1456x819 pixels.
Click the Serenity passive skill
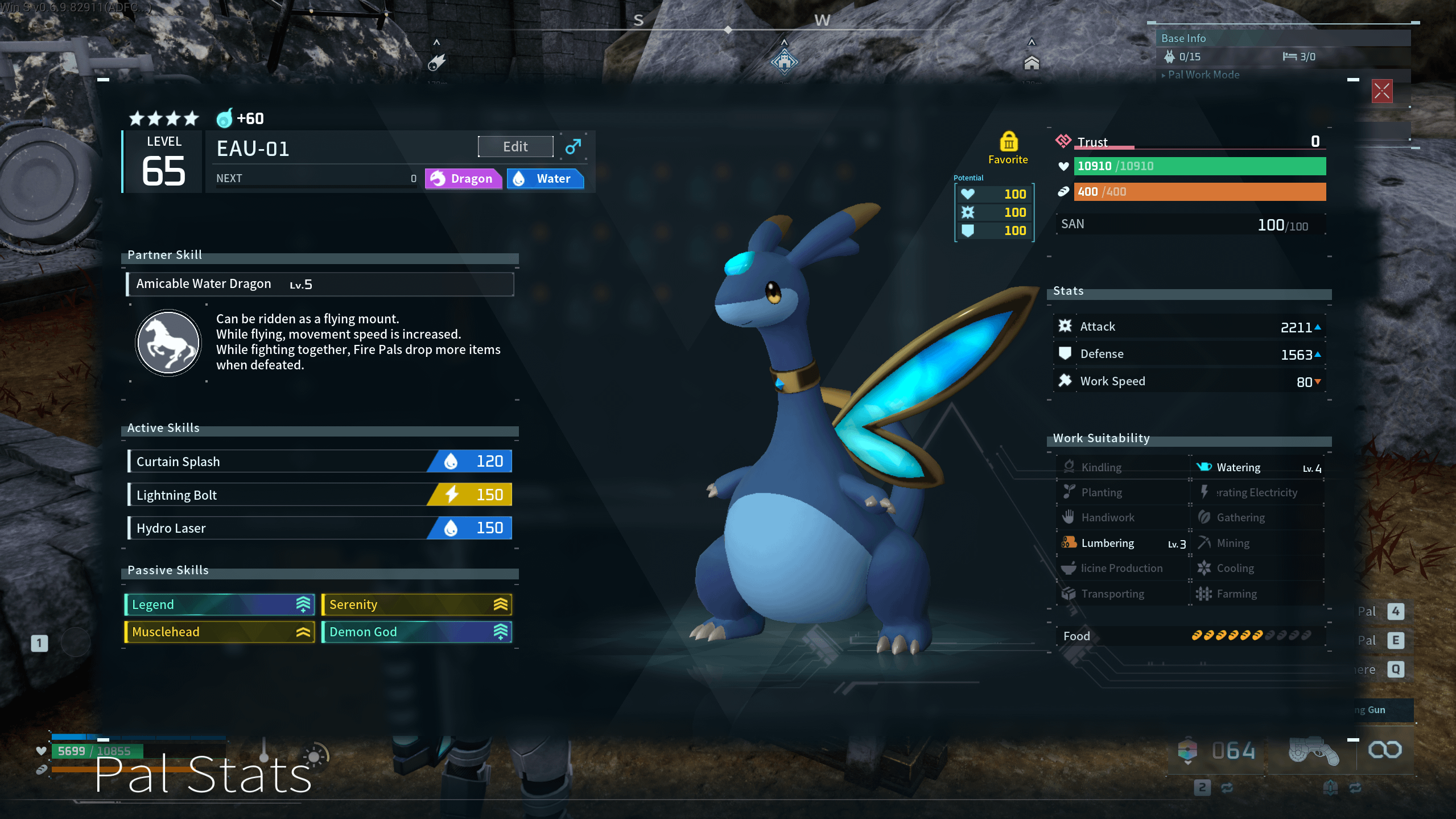pyautogui.click(x=416, y=604)
